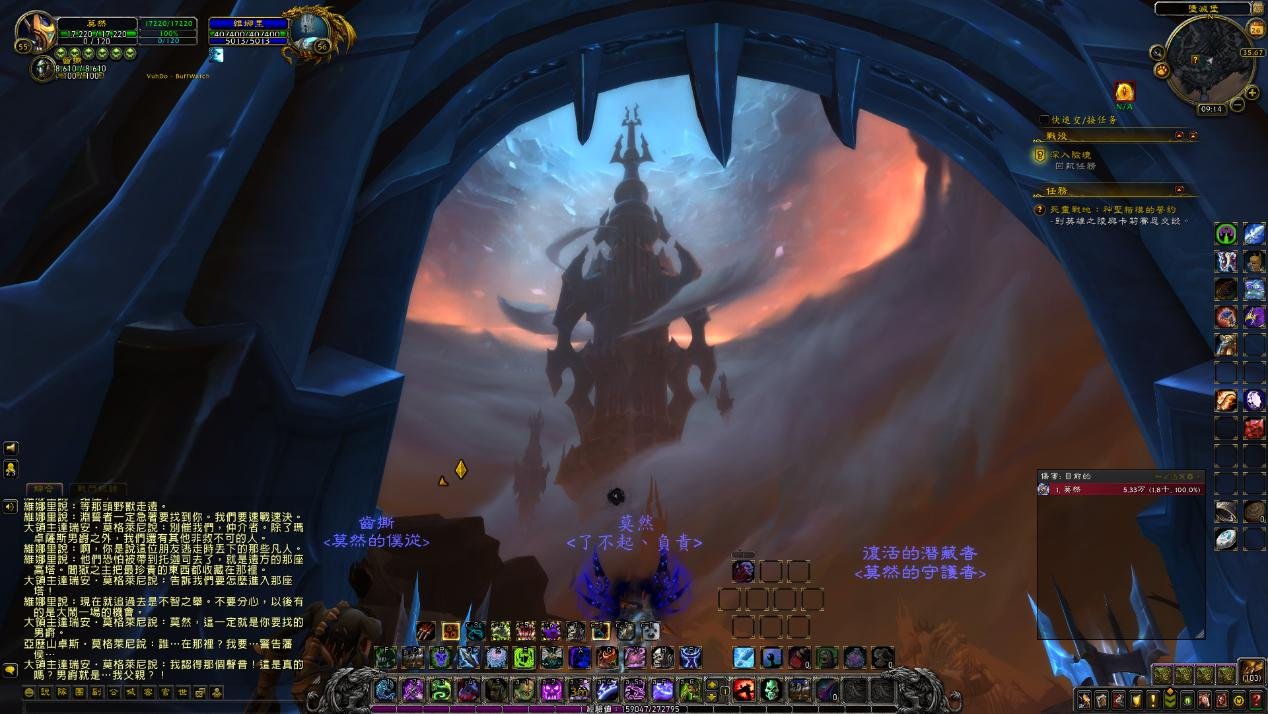Zoom in the minimap with plus button
The height and width of the screenshot is (714, 1268).
(1252, 92)
